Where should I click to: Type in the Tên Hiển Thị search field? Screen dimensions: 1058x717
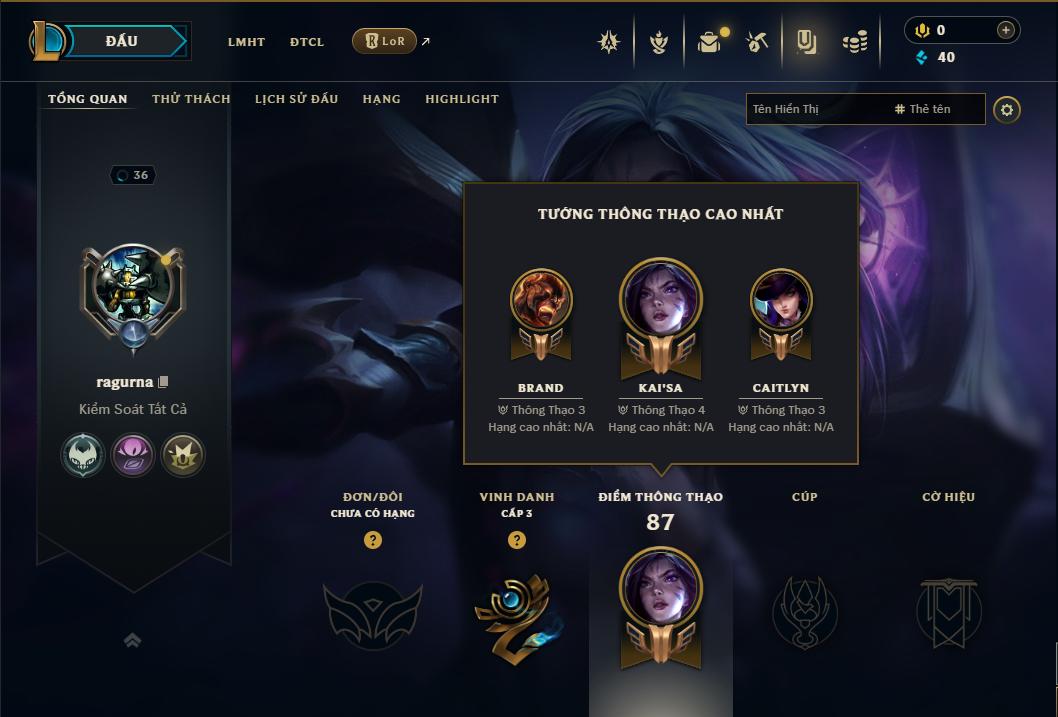[x=815, y=109]
